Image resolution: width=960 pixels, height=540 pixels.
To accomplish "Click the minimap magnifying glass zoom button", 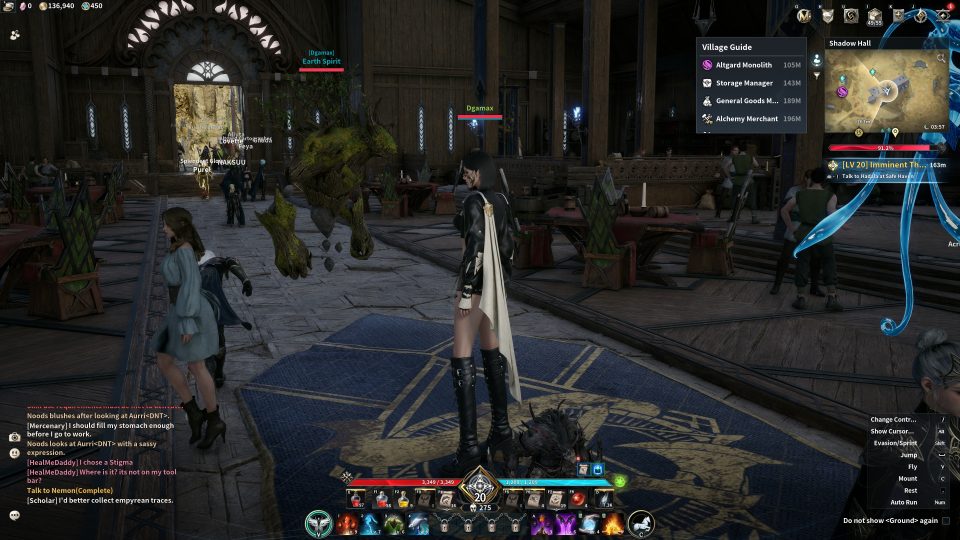I will coord(941,59).
